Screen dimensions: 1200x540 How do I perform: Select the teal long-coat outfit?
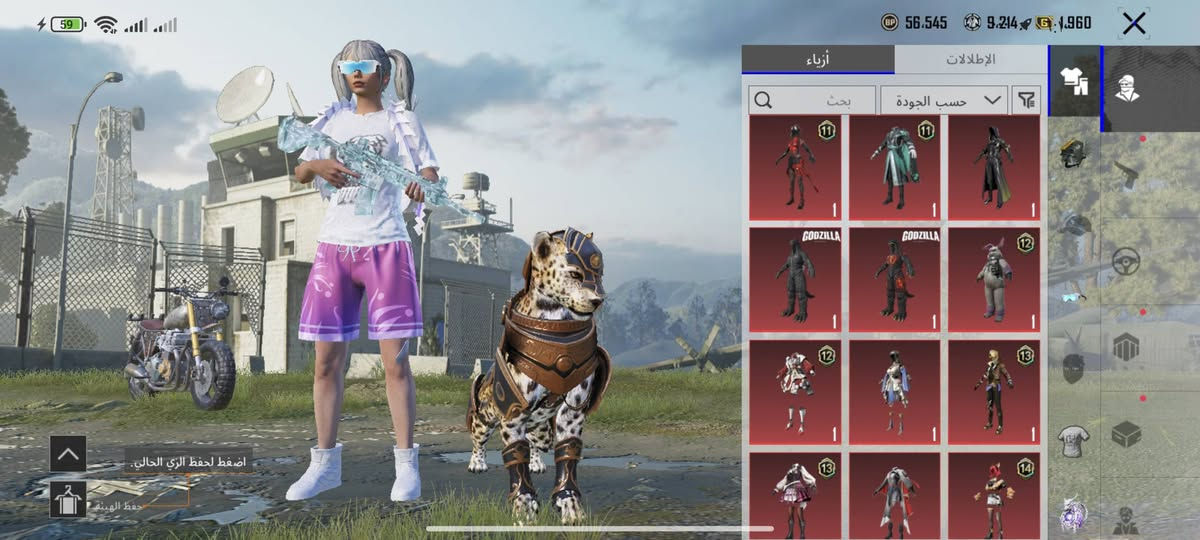(x=894, y=167)
